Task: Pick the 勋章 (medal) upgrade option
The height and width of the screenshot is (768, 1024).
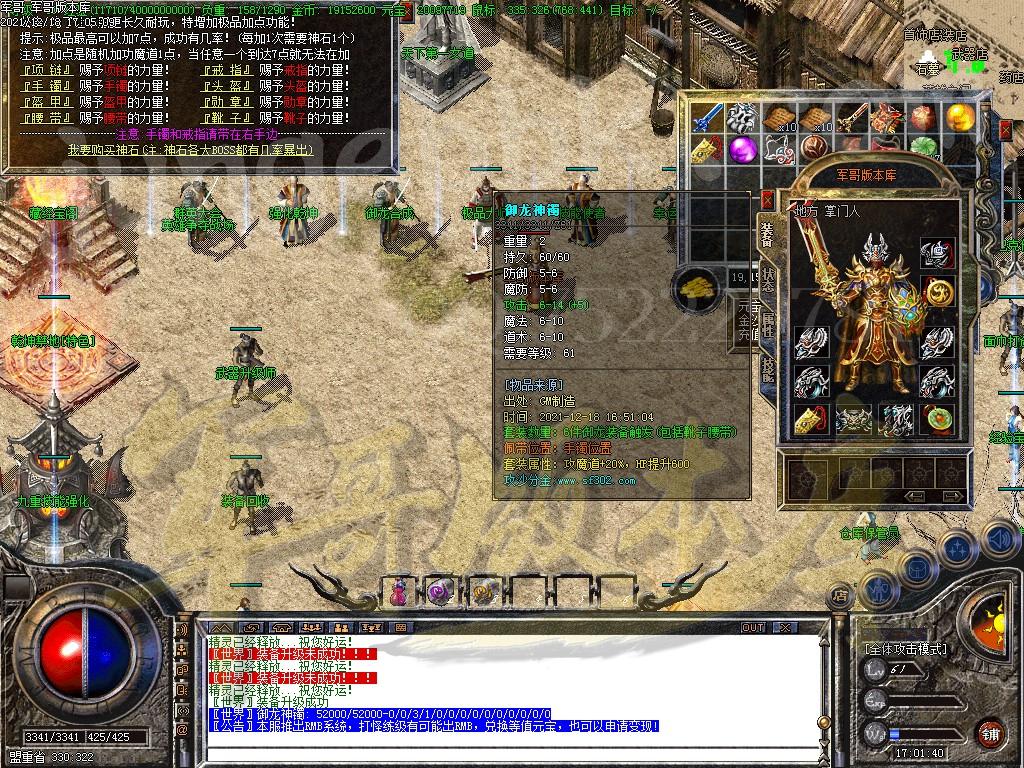Action: 227,103
